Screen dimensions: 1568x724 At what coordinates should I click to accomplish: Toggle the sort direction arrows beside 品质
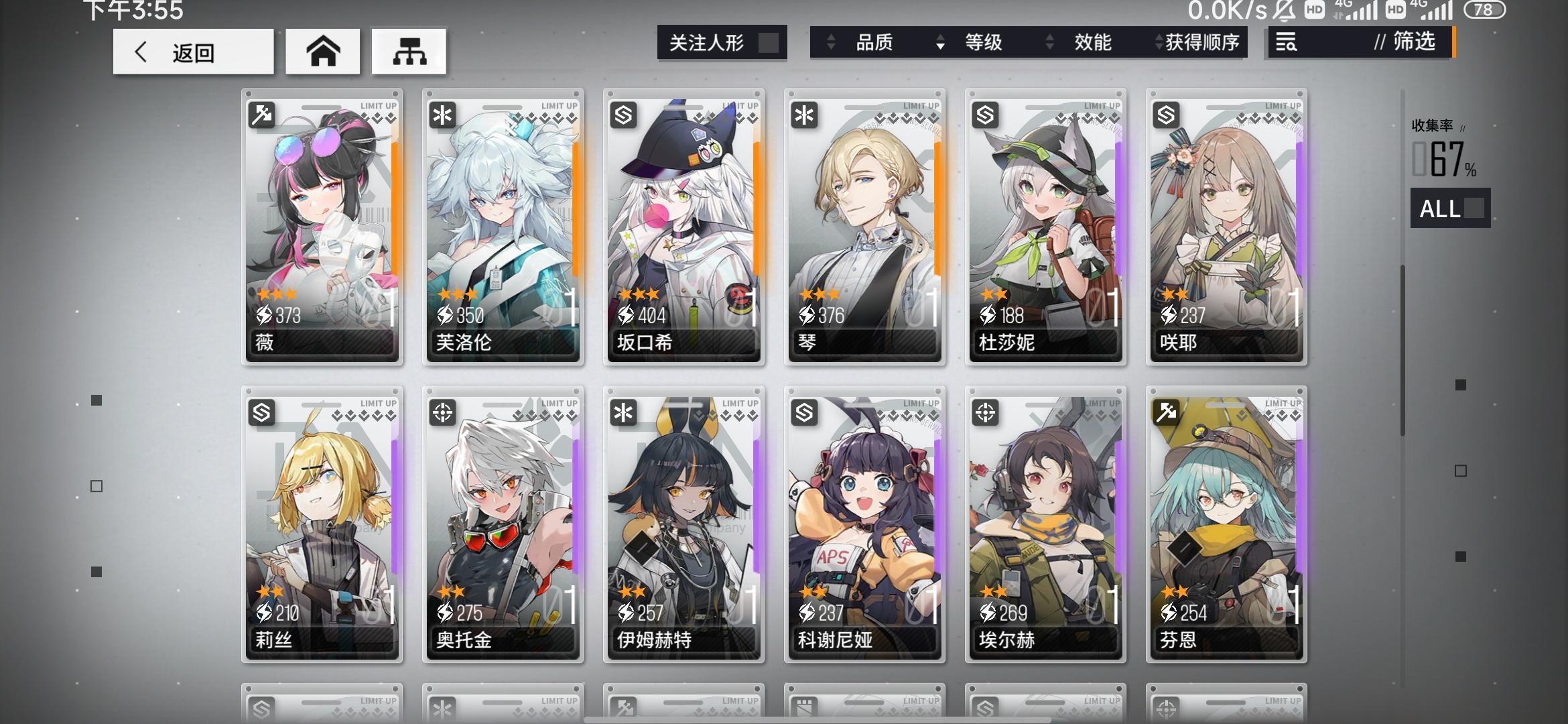(832, 43)
